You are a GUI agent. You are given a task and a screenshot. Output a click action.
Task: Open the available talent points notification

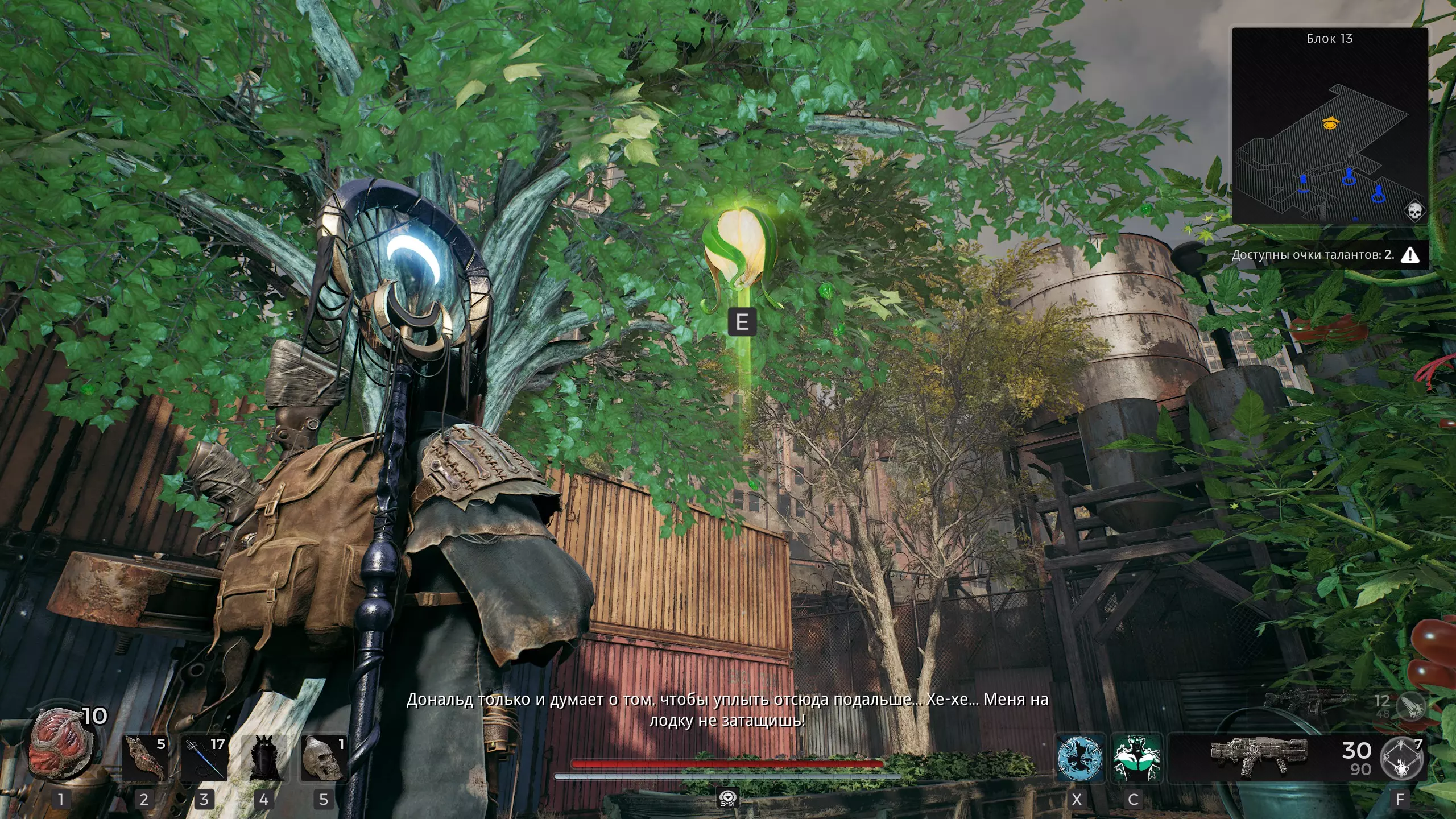point(1324,255)
